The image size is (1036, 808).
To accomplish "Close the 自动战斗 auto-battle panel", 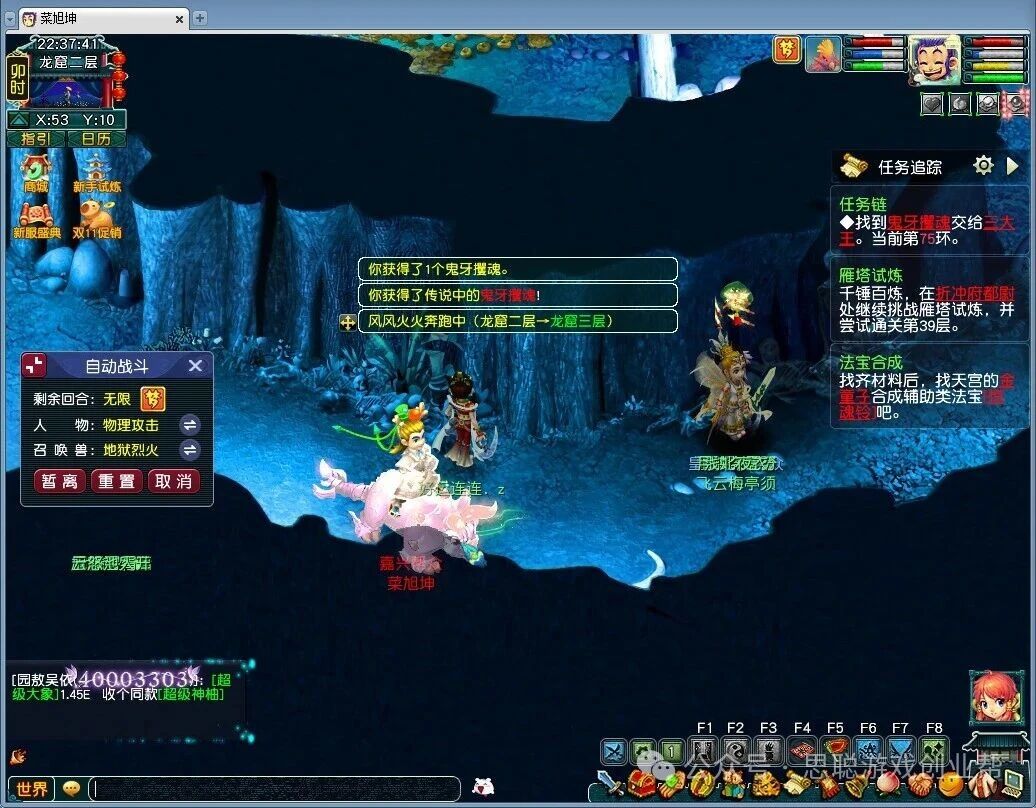I will click(x=196, y=366).
